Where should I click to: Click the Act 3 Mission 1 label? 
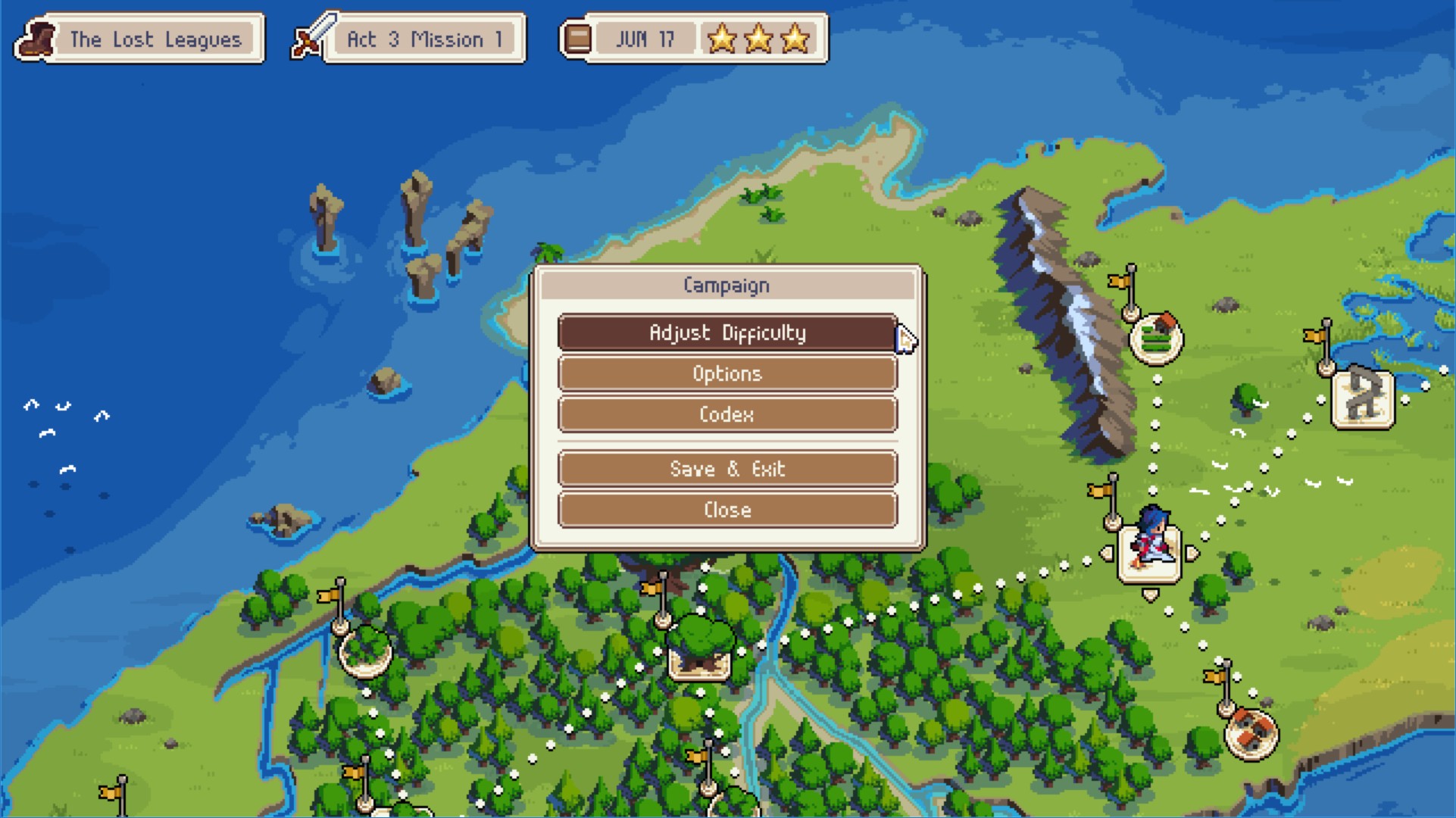tap(424, 39)
